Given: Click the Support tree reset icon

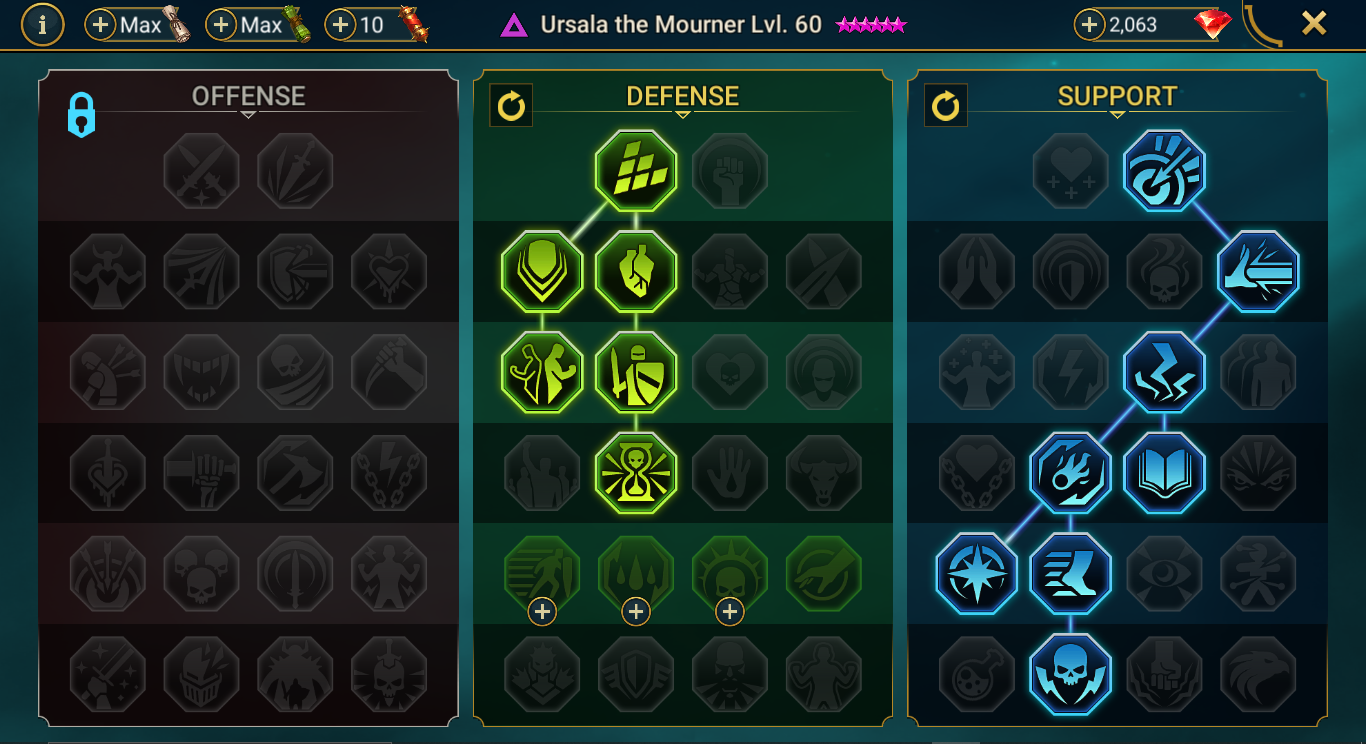Looking at the screenshot, I should pos(946,105).
